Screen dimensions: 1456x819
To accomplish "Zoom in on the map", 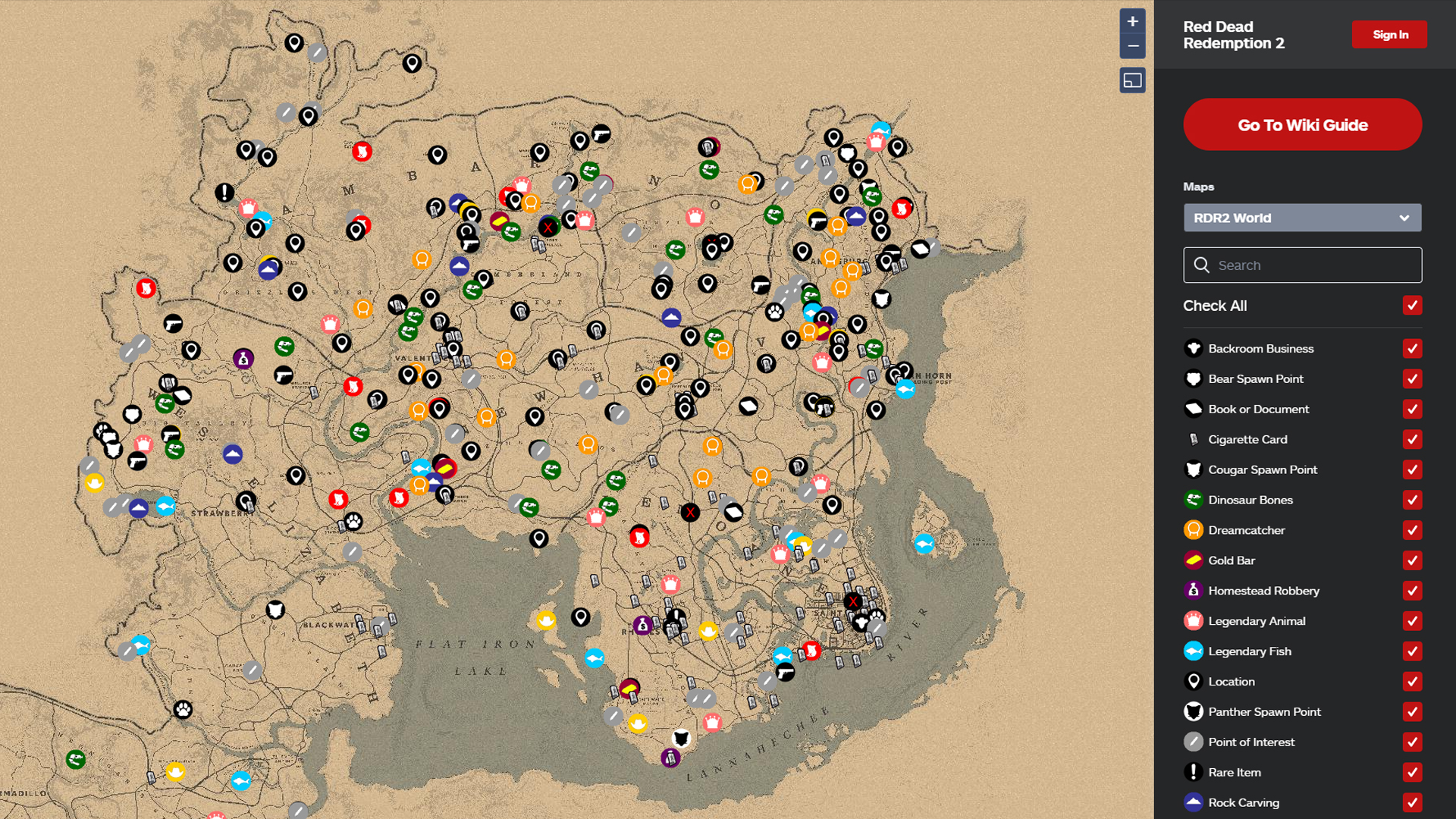I will [1132, 22].
